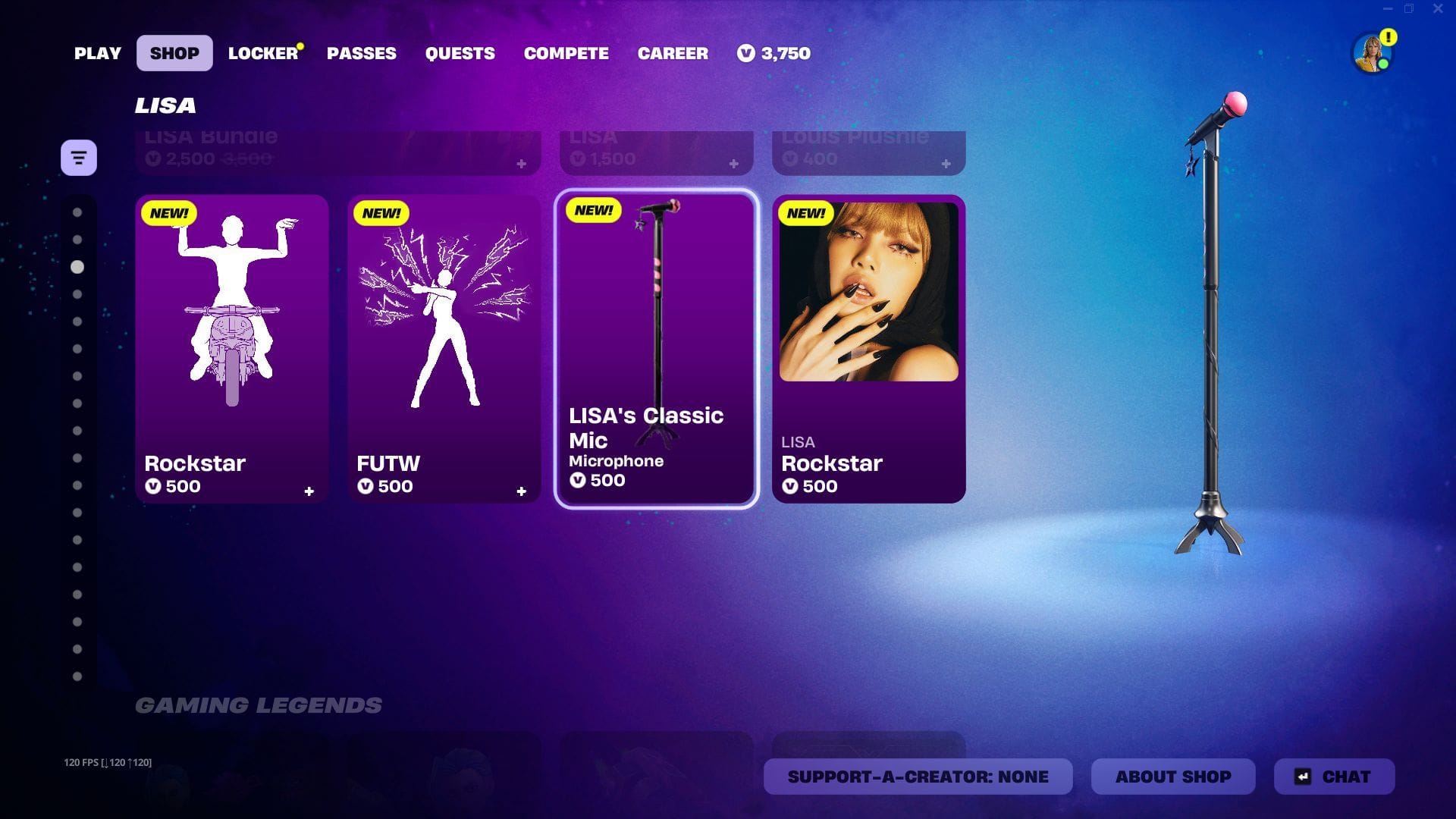Open the shop filter icon
The height and width of the screenshot is (819, 1456).
79,157
